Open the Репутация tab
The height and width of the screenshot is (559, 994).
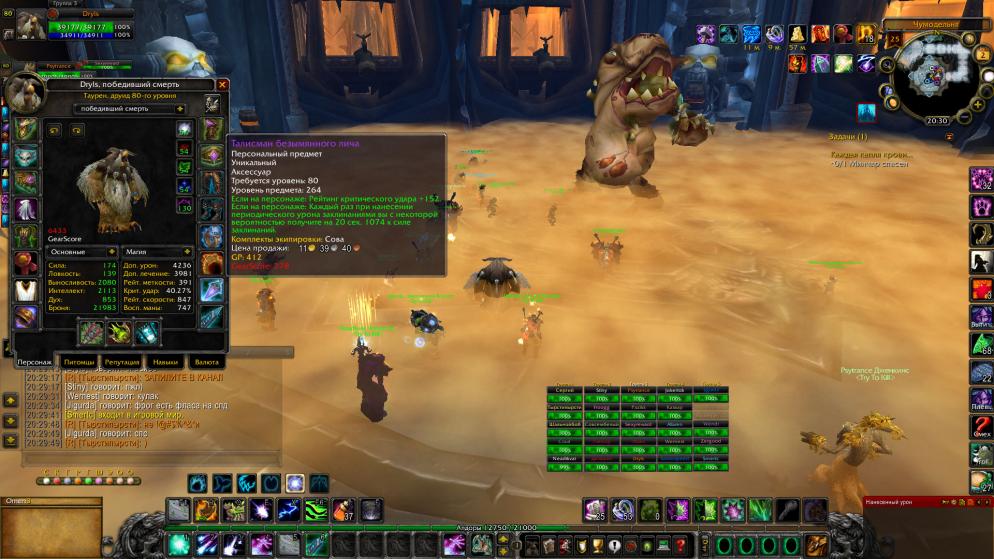coord(122,361)
